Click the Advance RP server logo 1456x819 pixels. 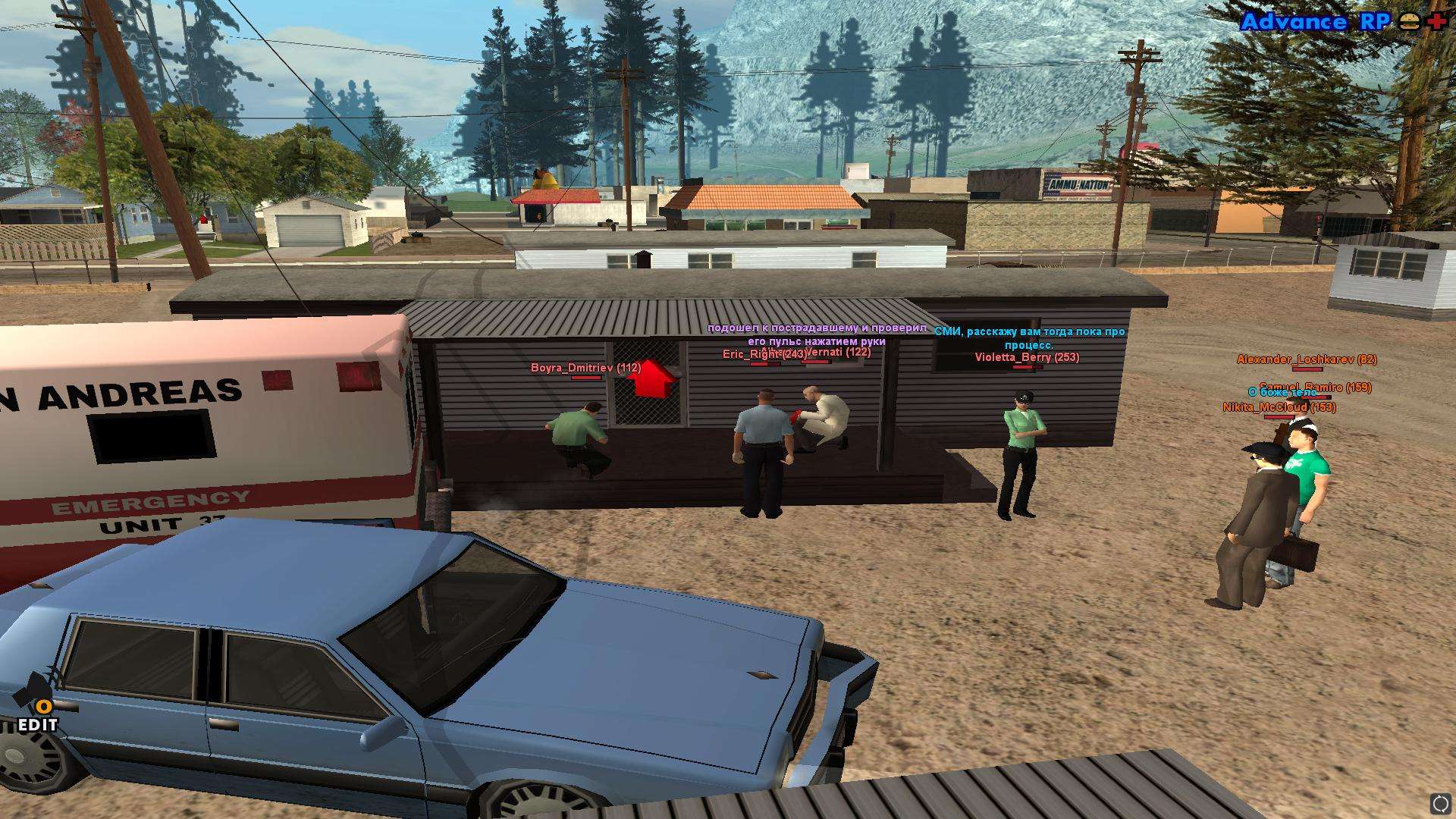1315,21
